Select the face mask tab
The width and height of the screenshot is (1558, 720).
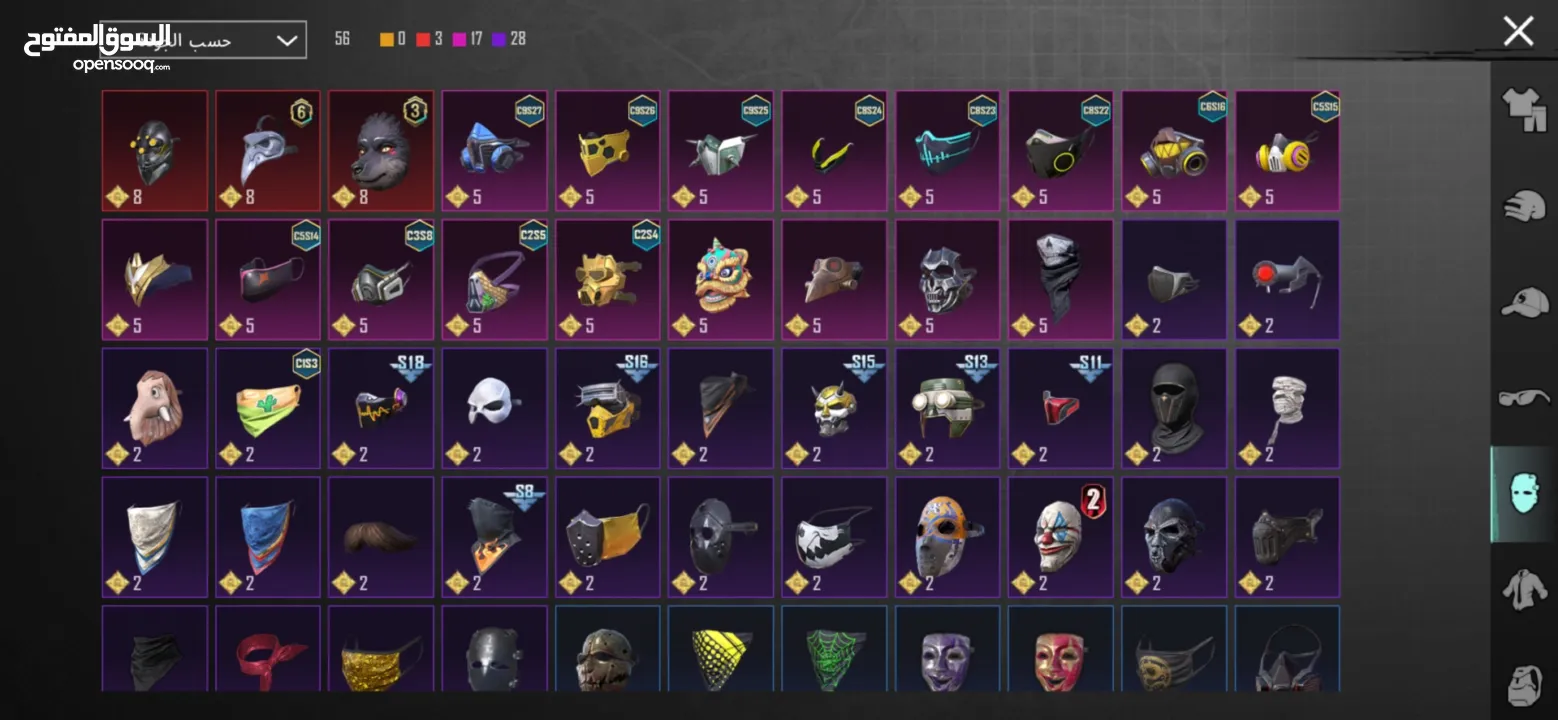click(1524, 494)
